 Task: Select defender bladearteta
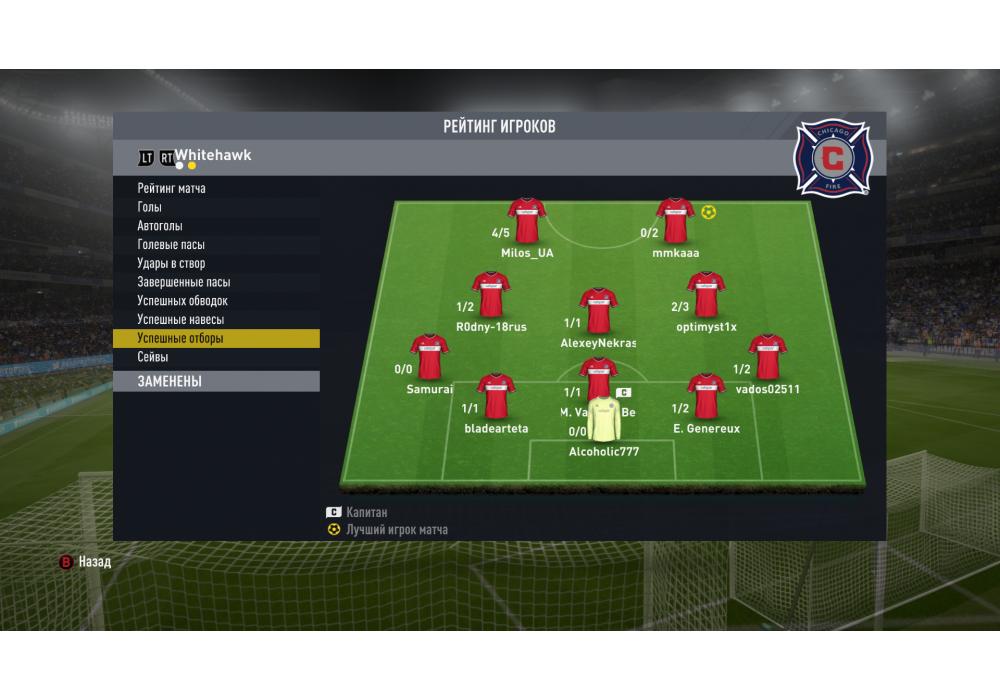pyautogui.click(x=496, y=396)
